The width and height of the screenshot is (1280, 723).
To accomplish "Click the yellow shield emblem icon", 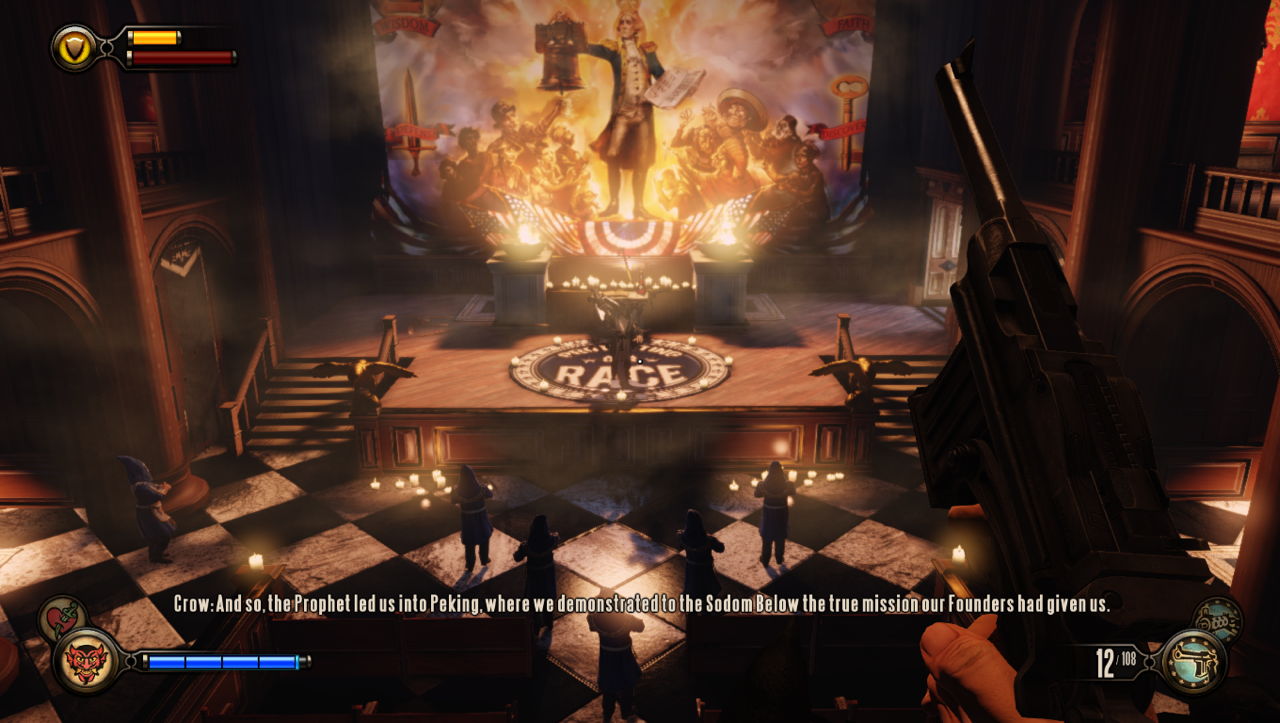I will tap(74, 46).
